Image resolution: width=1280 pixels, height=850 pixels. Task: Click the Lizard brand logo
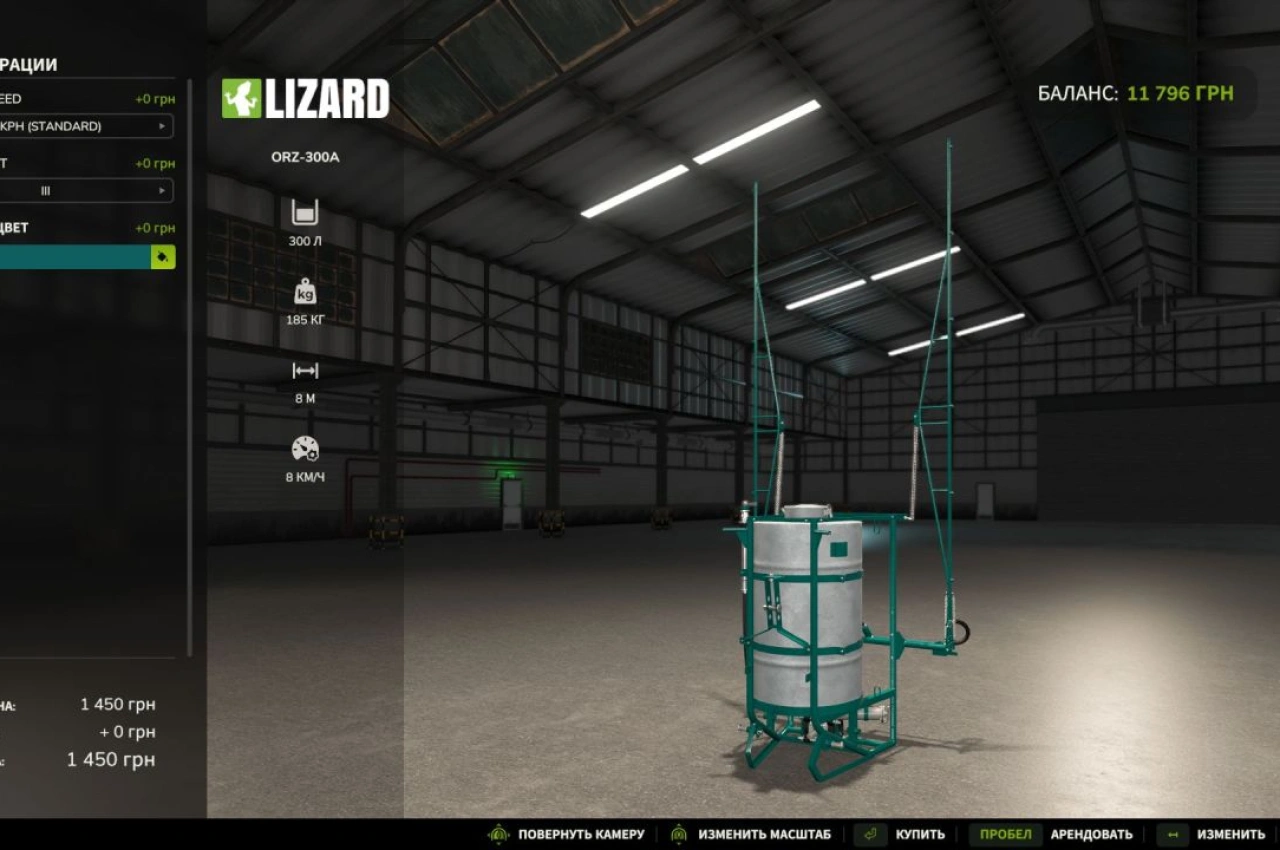(x=307, y=98)
